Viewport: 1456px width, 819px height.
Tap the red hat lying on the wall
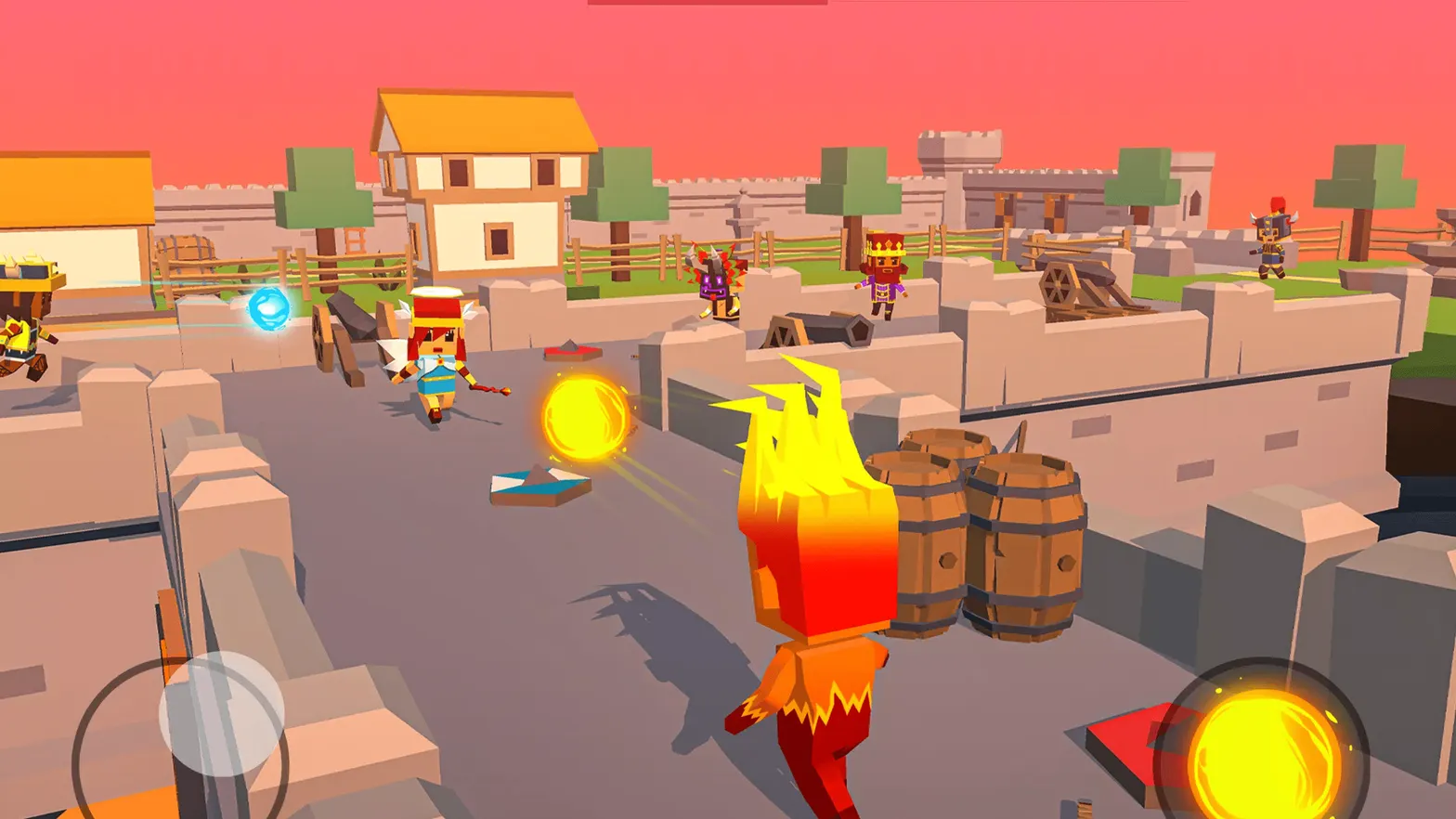coord(571,351)
